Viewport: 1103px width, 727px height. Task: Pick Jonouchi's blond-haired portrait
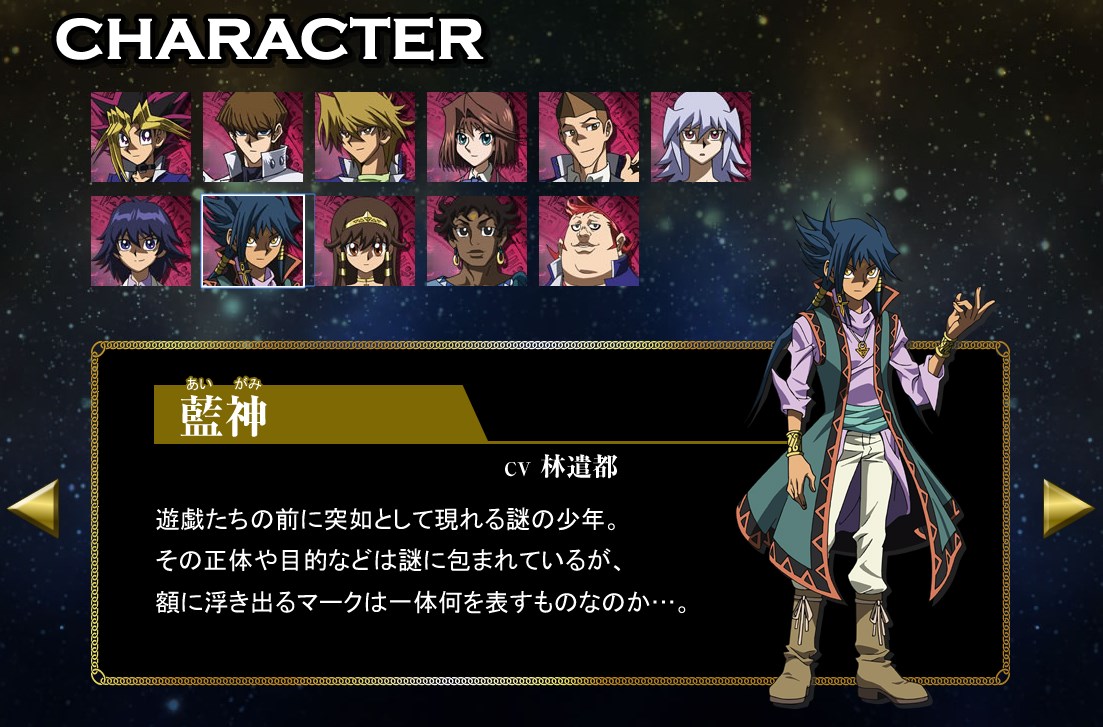coord(364,137)
